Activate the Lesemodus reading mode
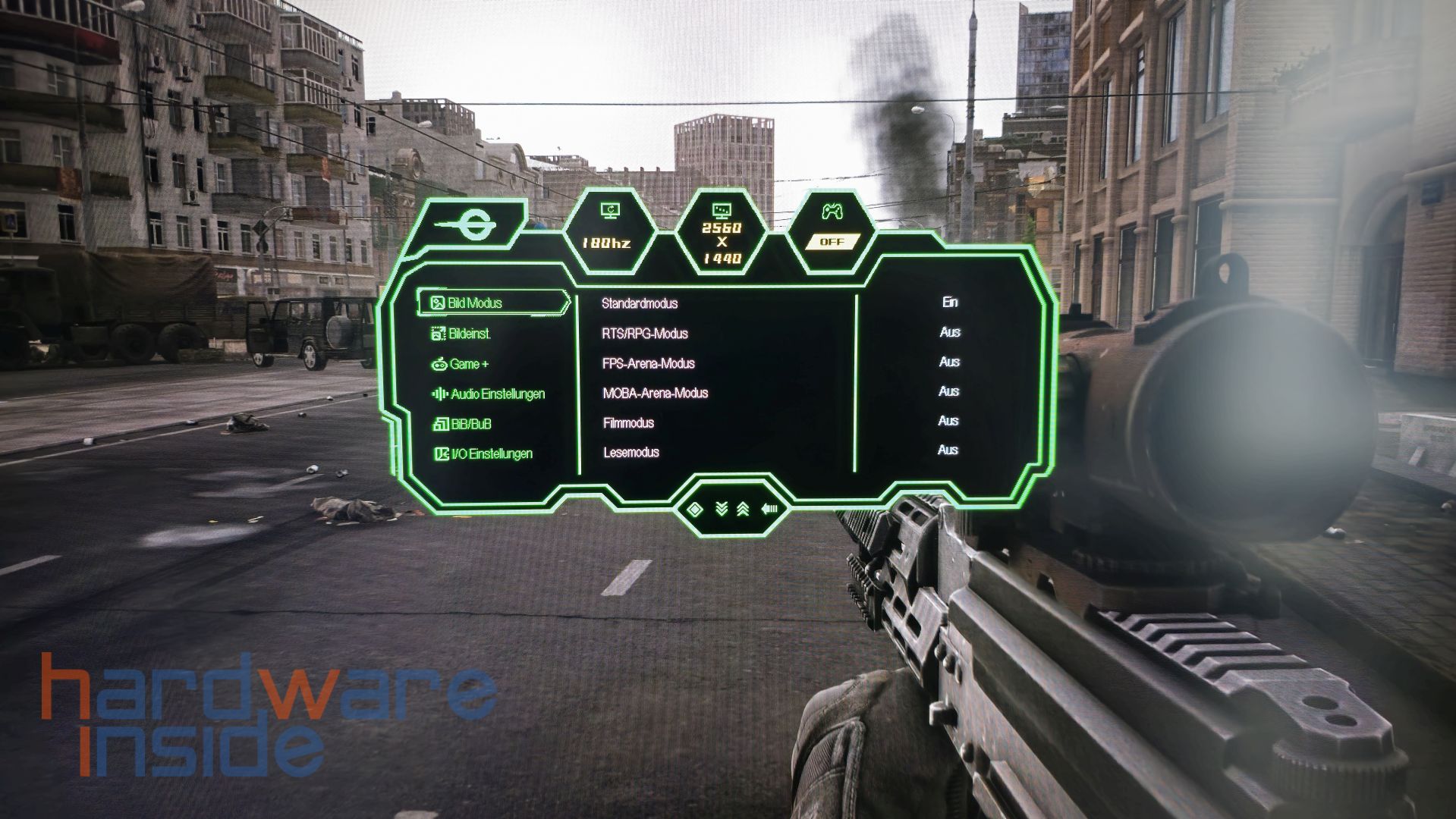This screenshot has height=819, width=1456. click(631, 452)
